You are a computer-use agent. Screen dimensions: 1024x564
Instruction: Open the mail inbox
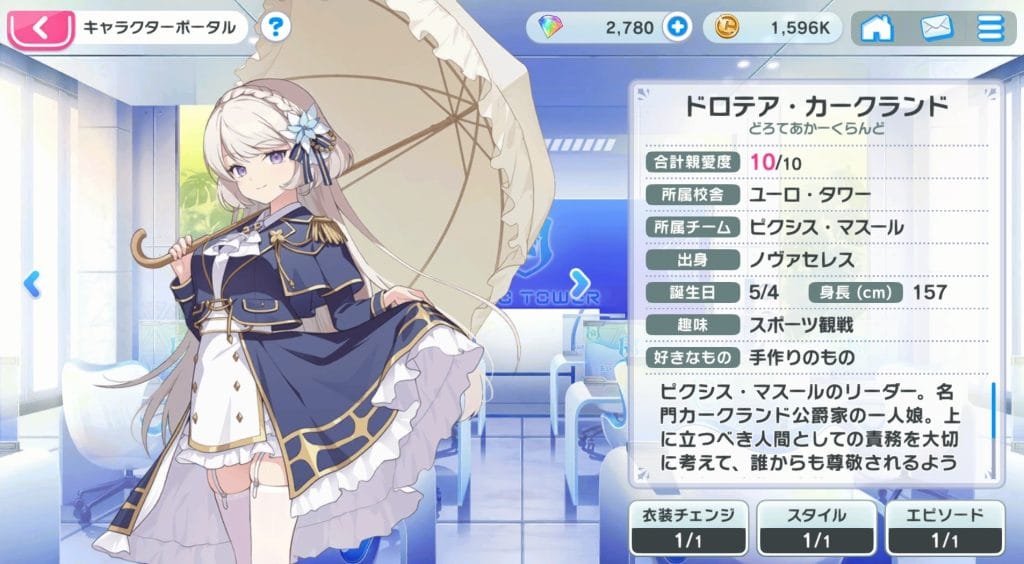936,28
